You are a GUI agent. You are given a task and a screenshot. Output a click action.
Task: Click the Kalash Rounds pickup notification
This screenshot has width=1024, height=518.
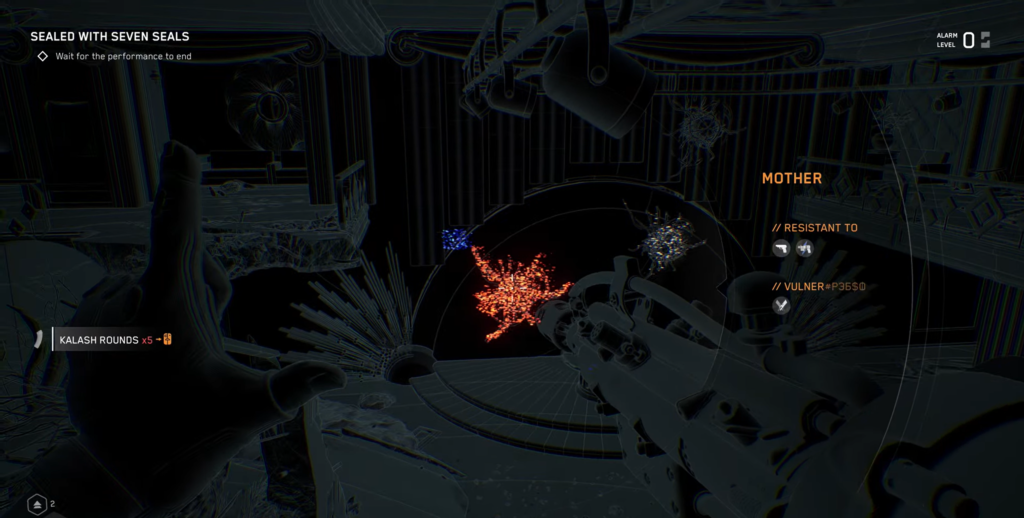106,340
